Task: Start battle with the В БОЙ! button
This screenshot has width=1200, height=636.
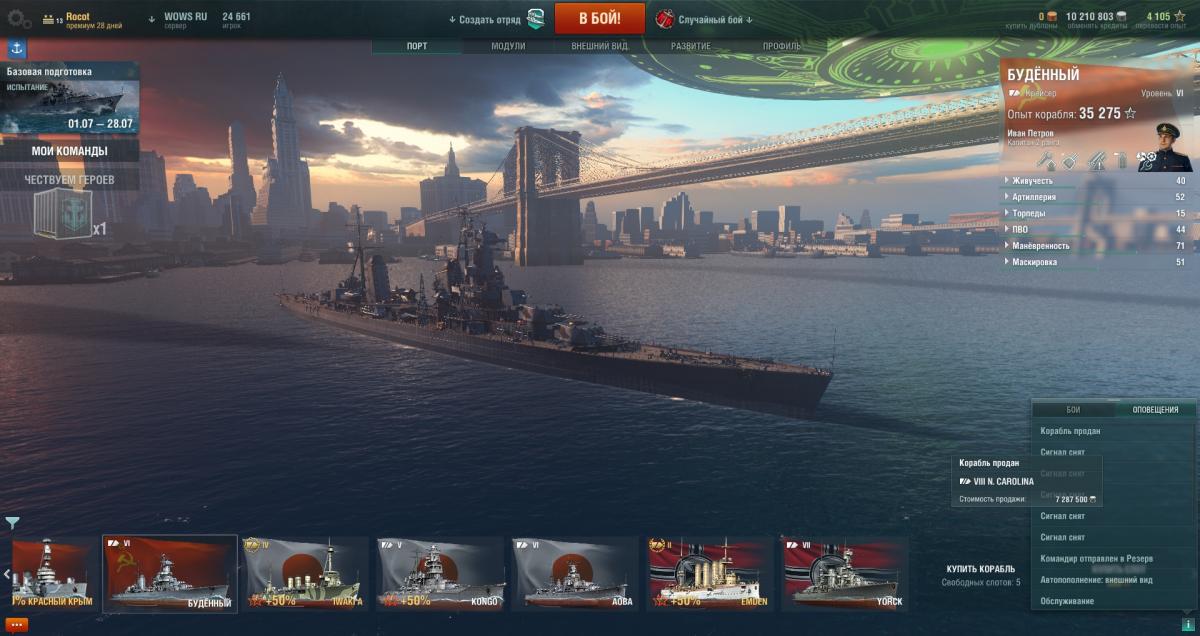Action: tap(599, 18)
